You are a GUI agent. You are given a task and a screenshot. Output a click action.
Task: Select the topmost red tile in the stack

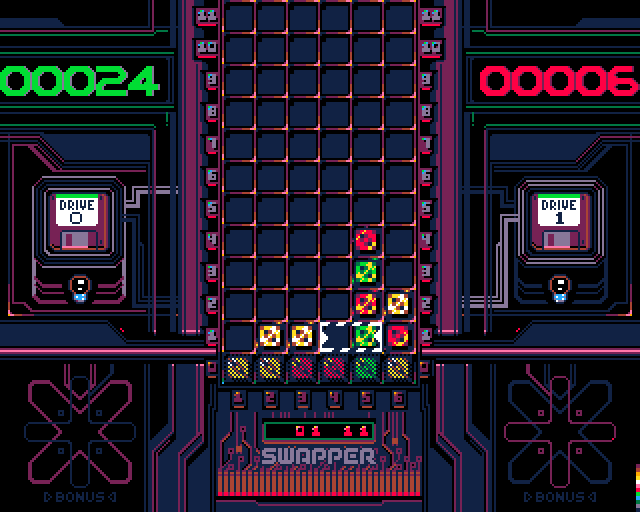(367, 240)
